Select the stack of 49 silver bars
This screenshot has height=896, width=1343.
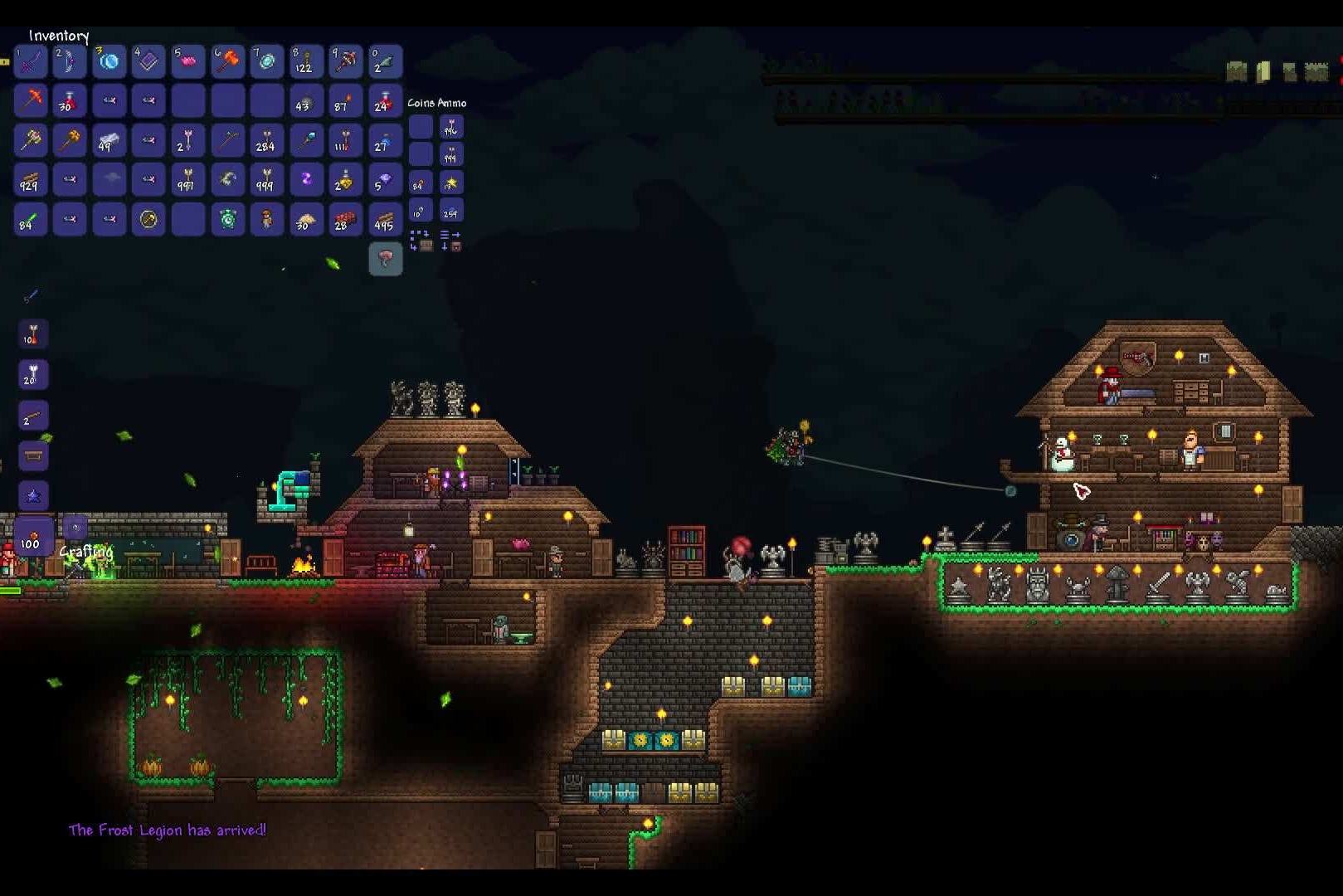point(109,140)
